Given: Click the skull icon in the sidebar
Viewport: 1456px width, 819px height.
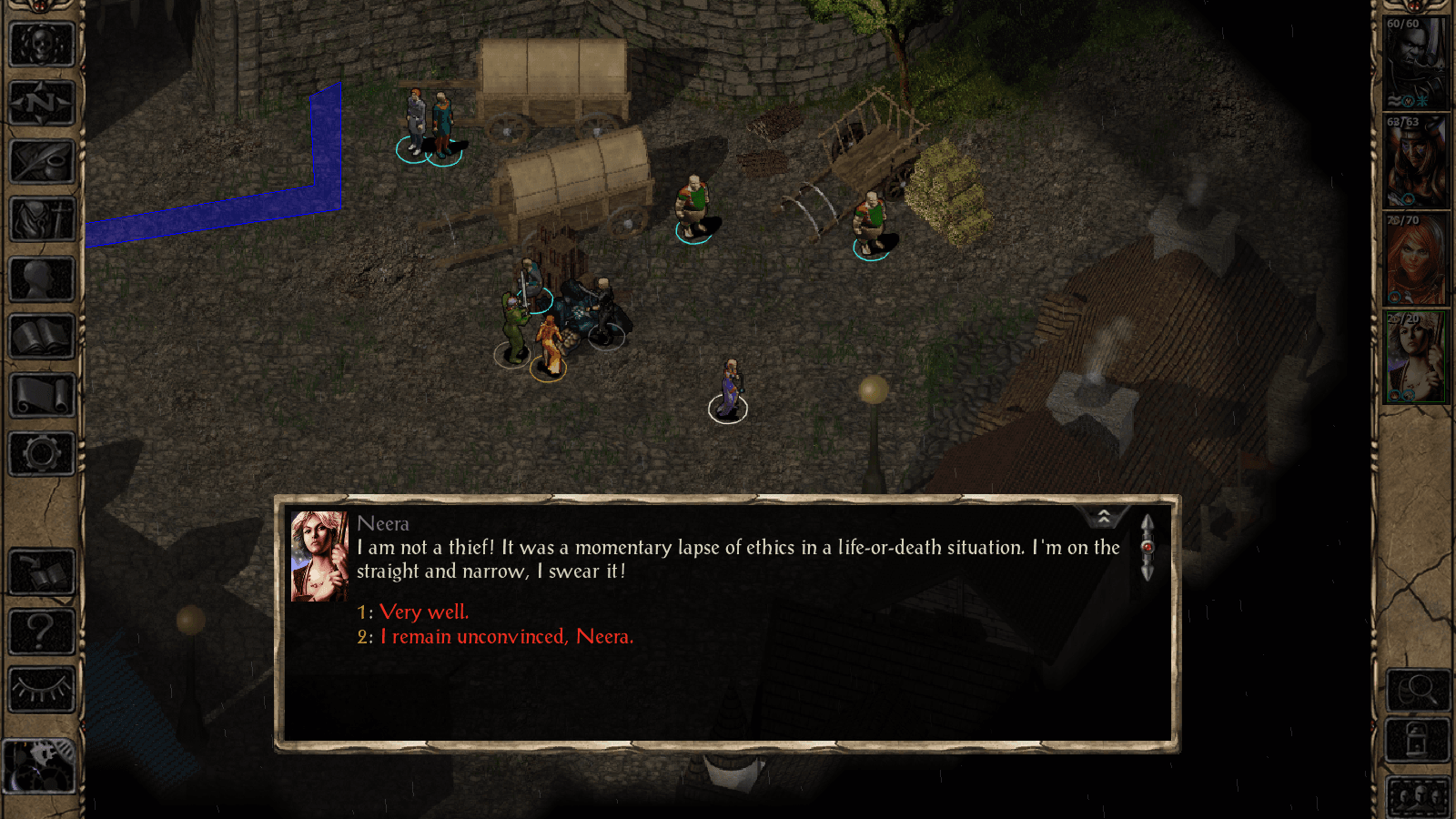Looking at the screenshot, I should [41, 44].
